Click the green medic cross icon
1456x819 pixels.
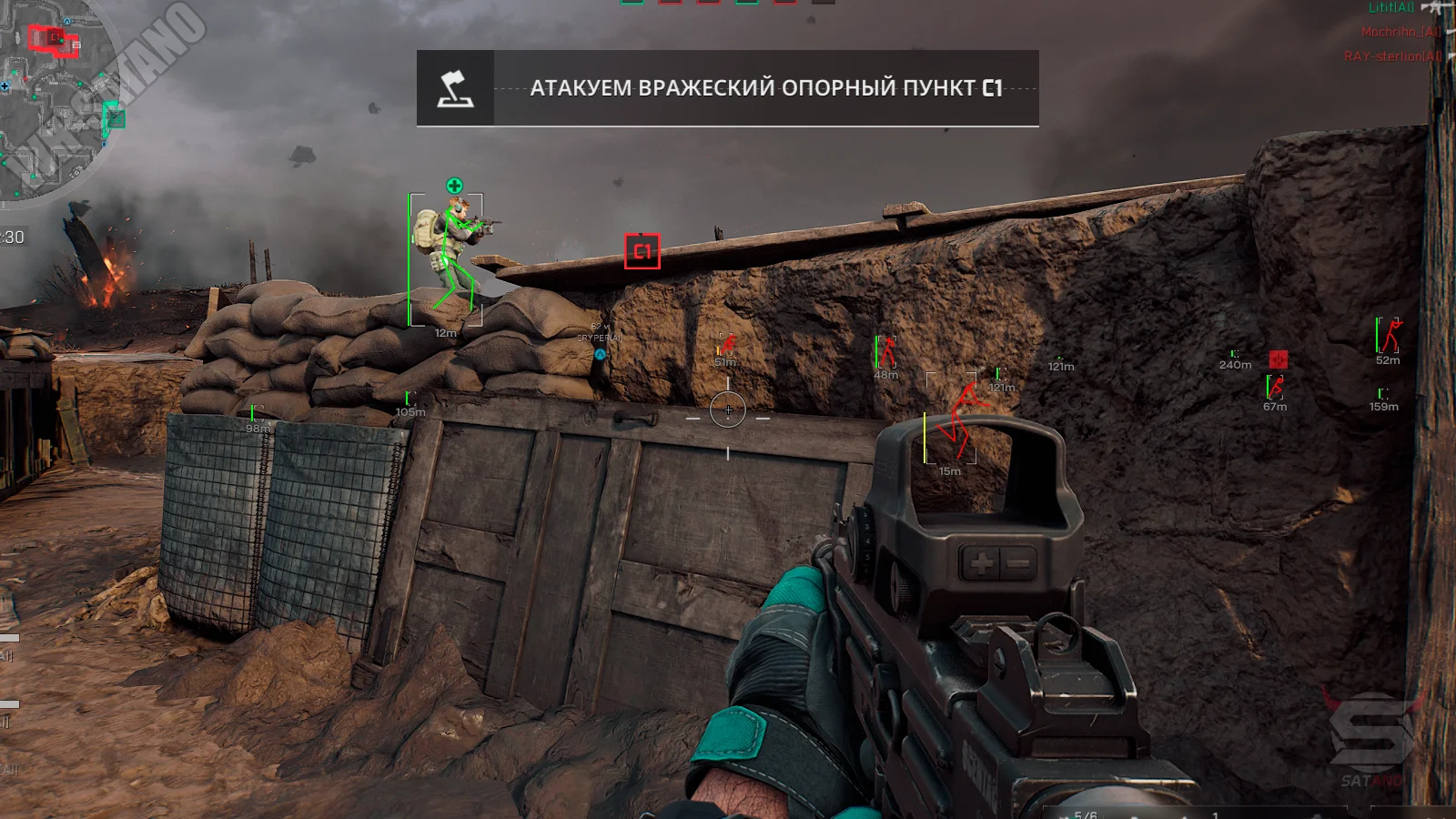[454, 187]
